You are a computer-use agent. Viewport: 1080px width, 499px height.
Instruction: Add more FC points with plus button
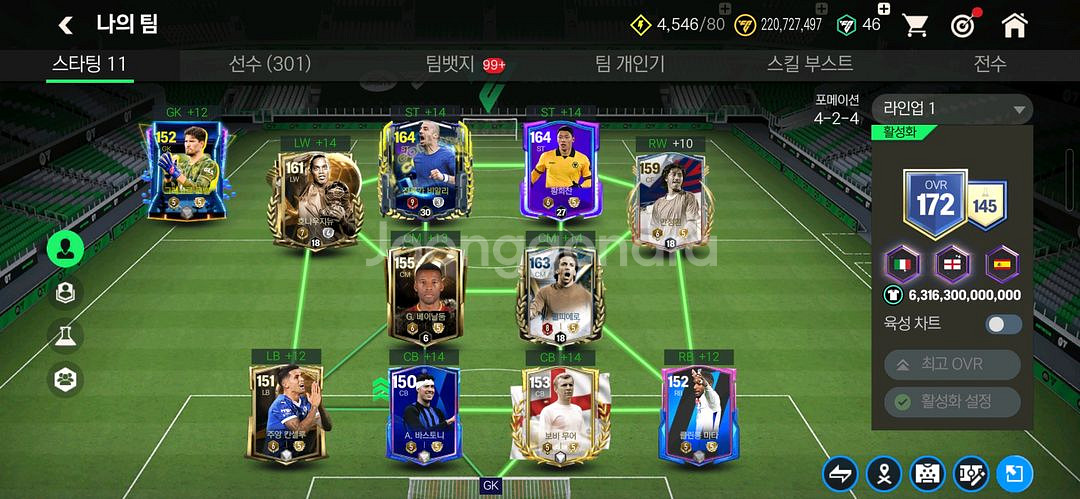coord(885,11)
